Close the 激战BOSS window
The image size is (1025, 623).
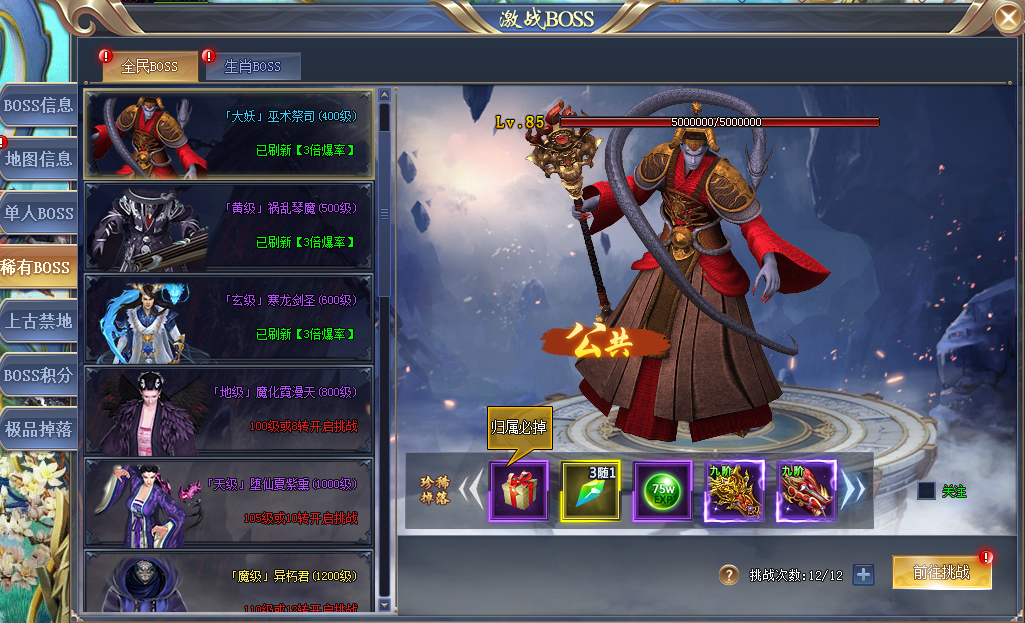1008,17
